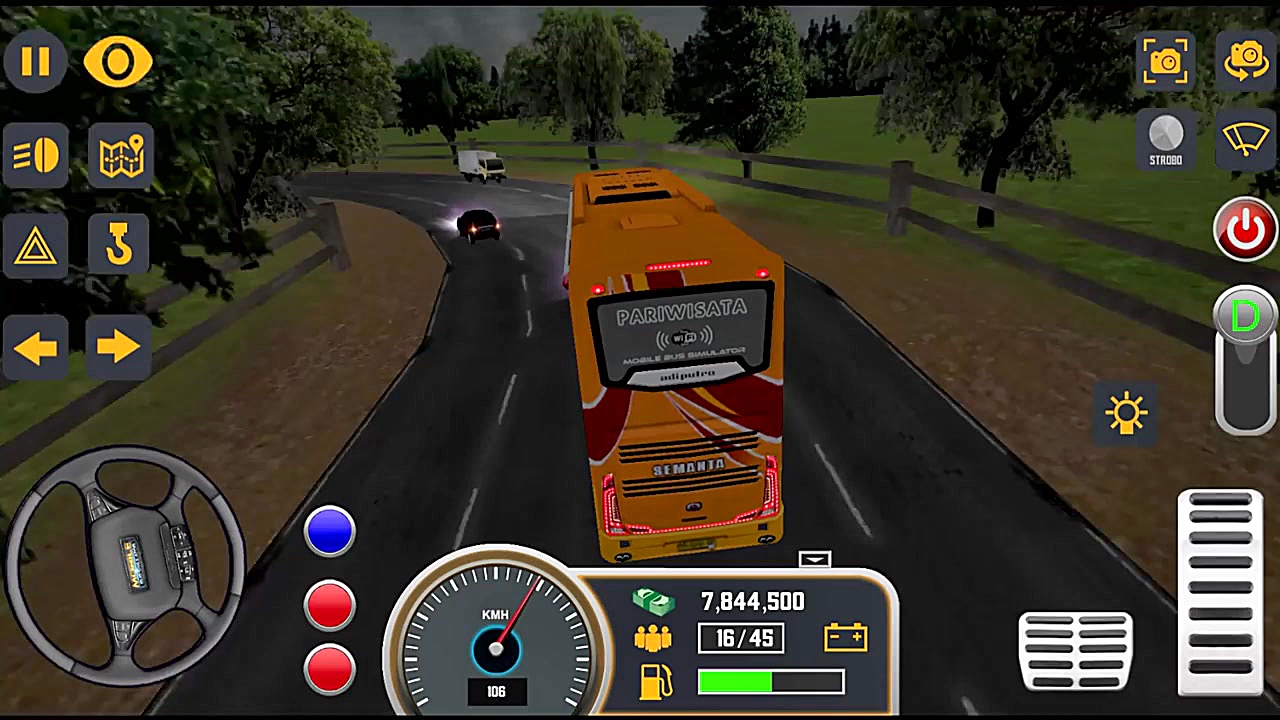This screenshot has height=720, width=1280.
Task: Signal right with the right arrow
Action: point(118,345)
